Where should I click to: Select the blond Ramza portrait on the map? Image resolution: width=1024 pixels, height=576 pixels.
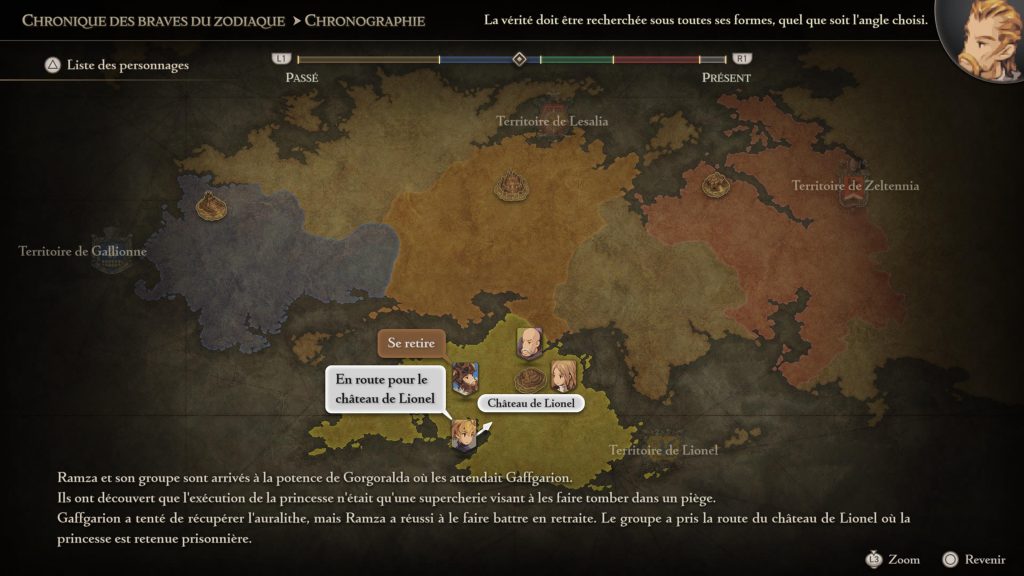pyautogui.click(x=462, y=432)
